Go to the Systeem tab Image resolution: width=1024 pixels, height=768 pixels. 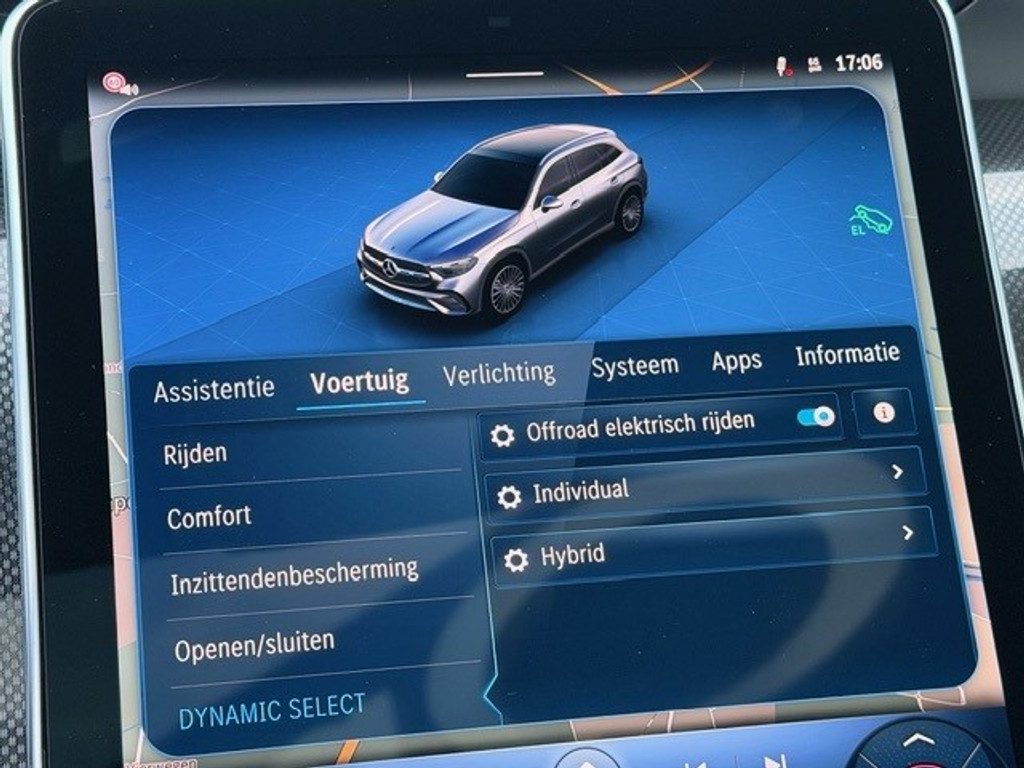(634, 366)
